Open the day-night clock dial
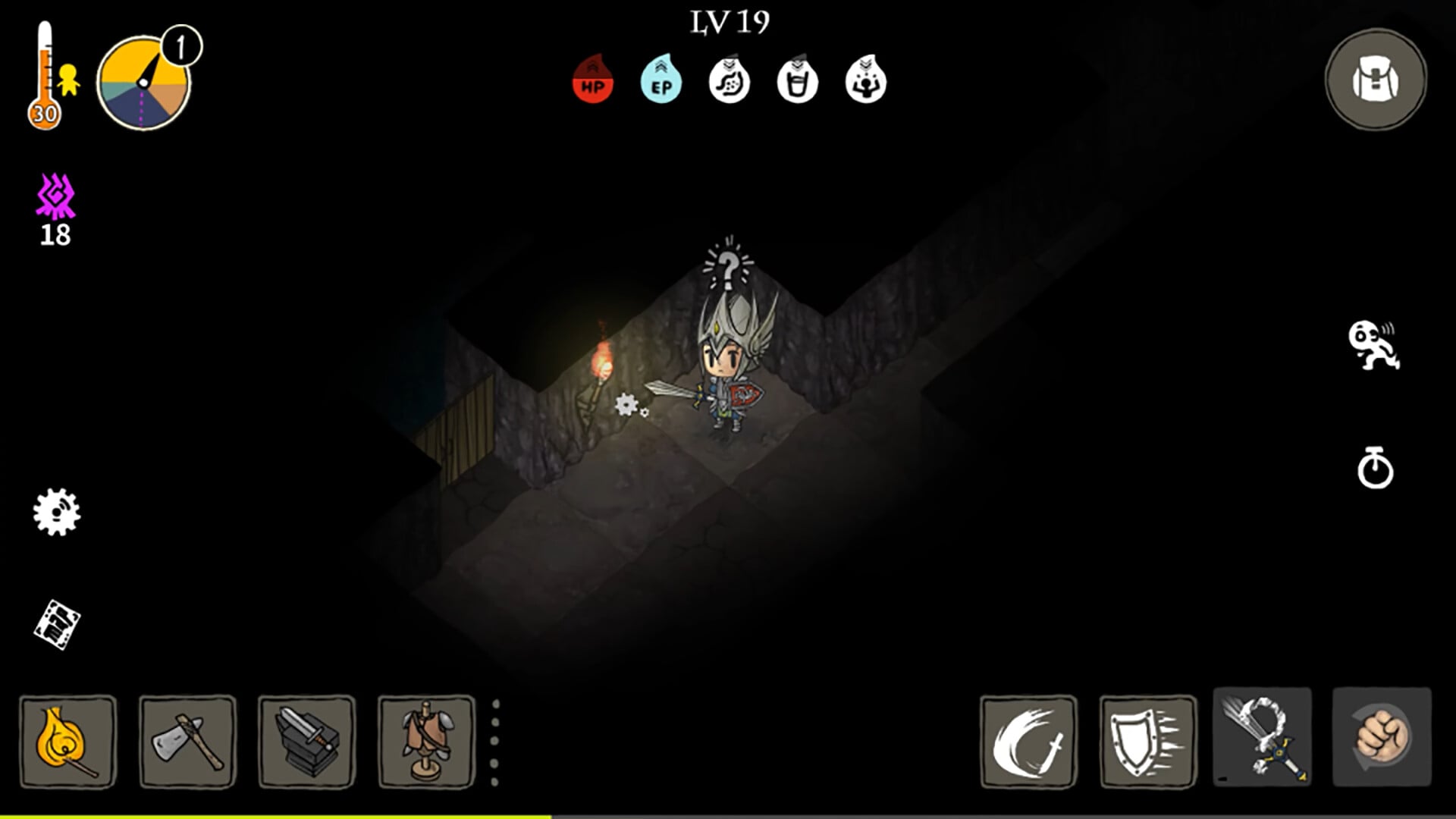Image resolution: width=1456 pixels, height=819 pixels. [x=144, y=82]
